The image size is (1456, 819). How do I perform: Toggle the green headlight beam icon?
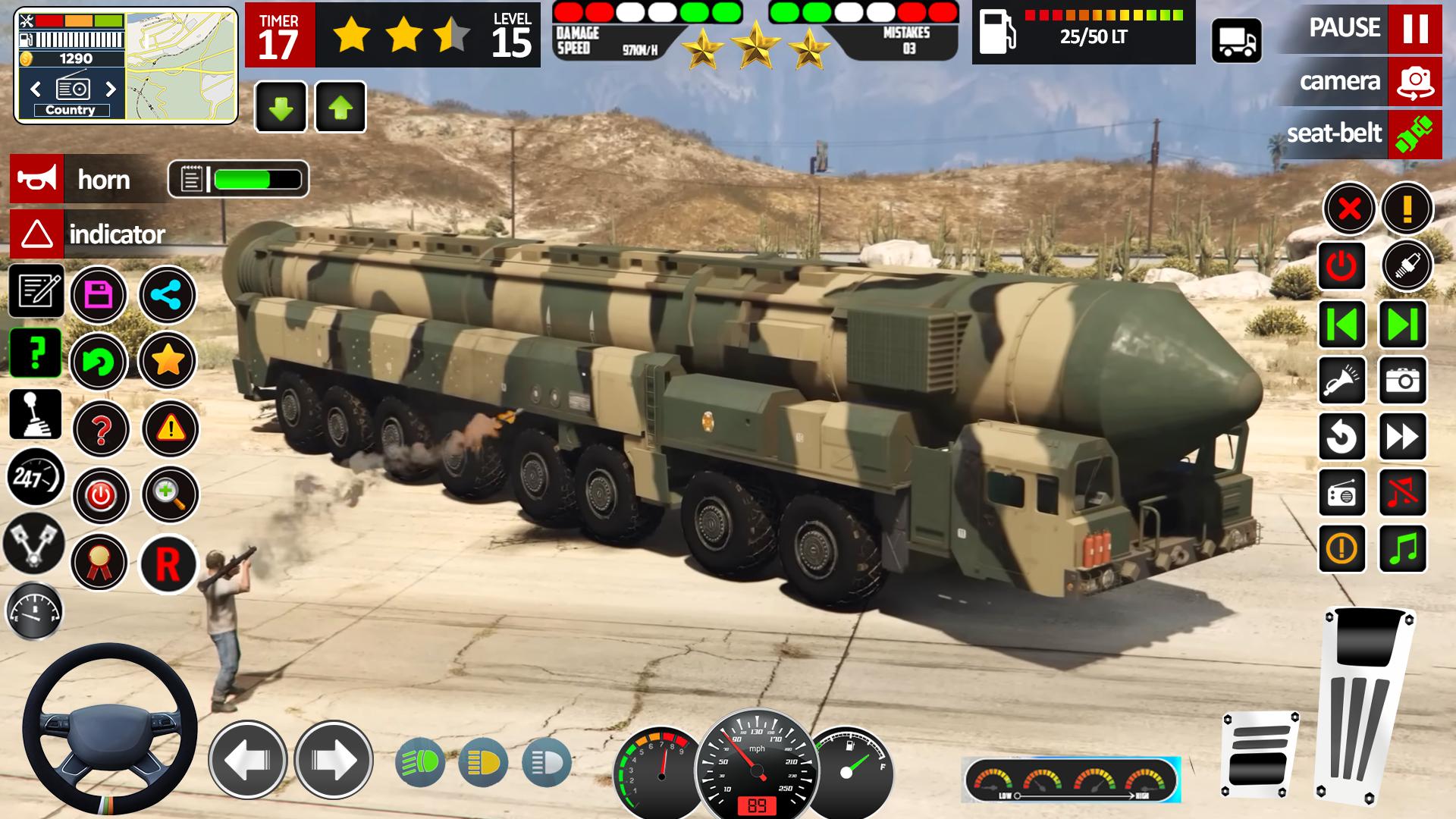coord(420,761)
